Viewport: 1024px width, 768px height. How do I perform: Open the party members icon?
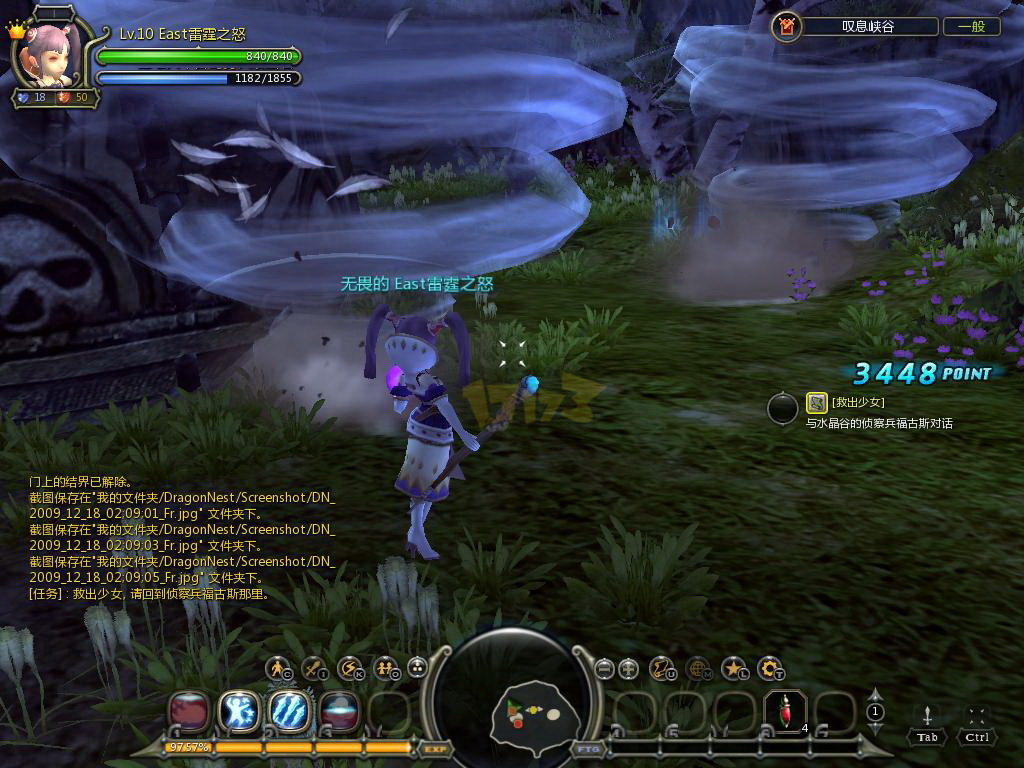tap(385, 668)
